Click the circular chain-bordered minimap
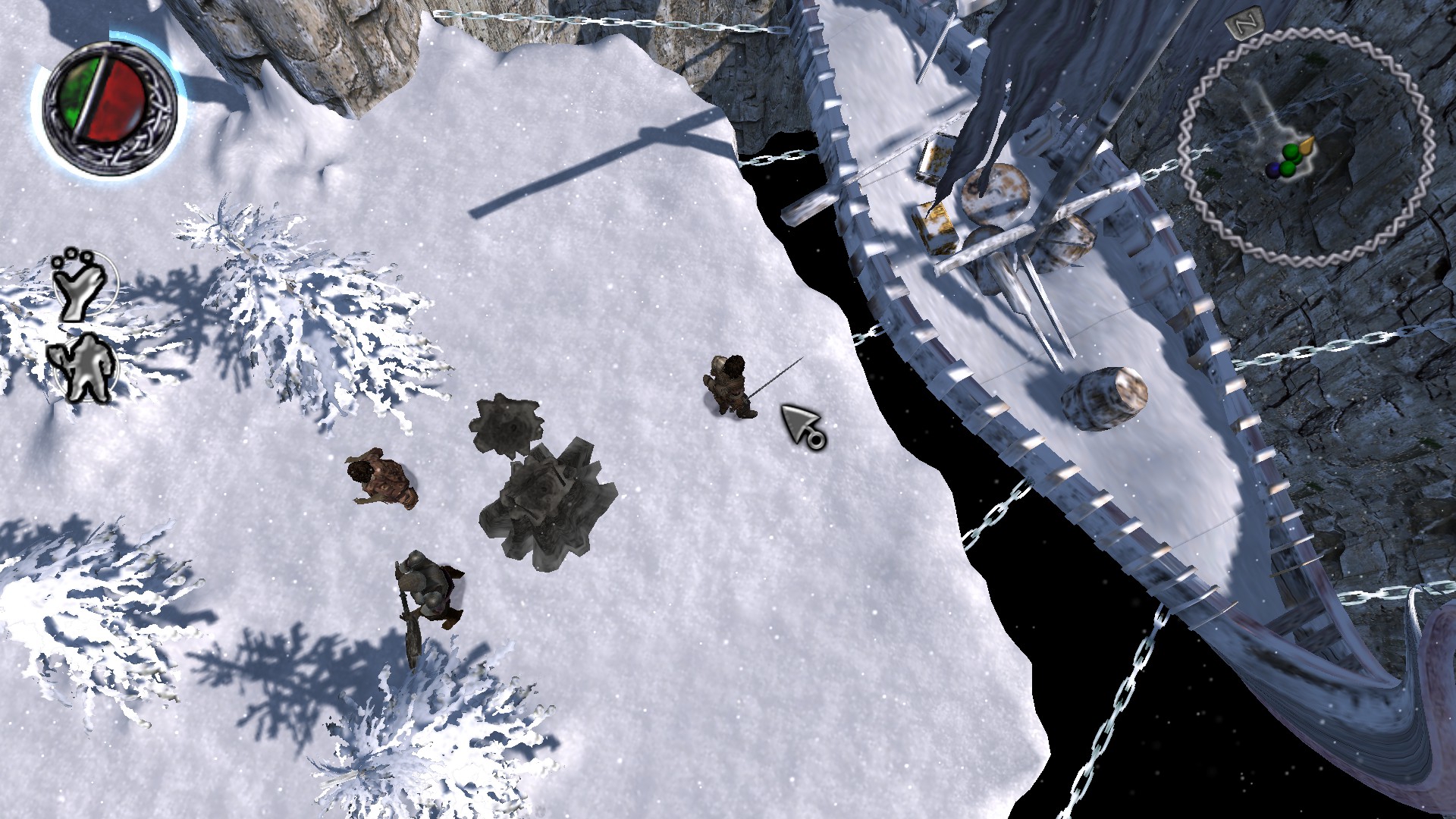The image size is (1456, 819). click(1306, 148)
